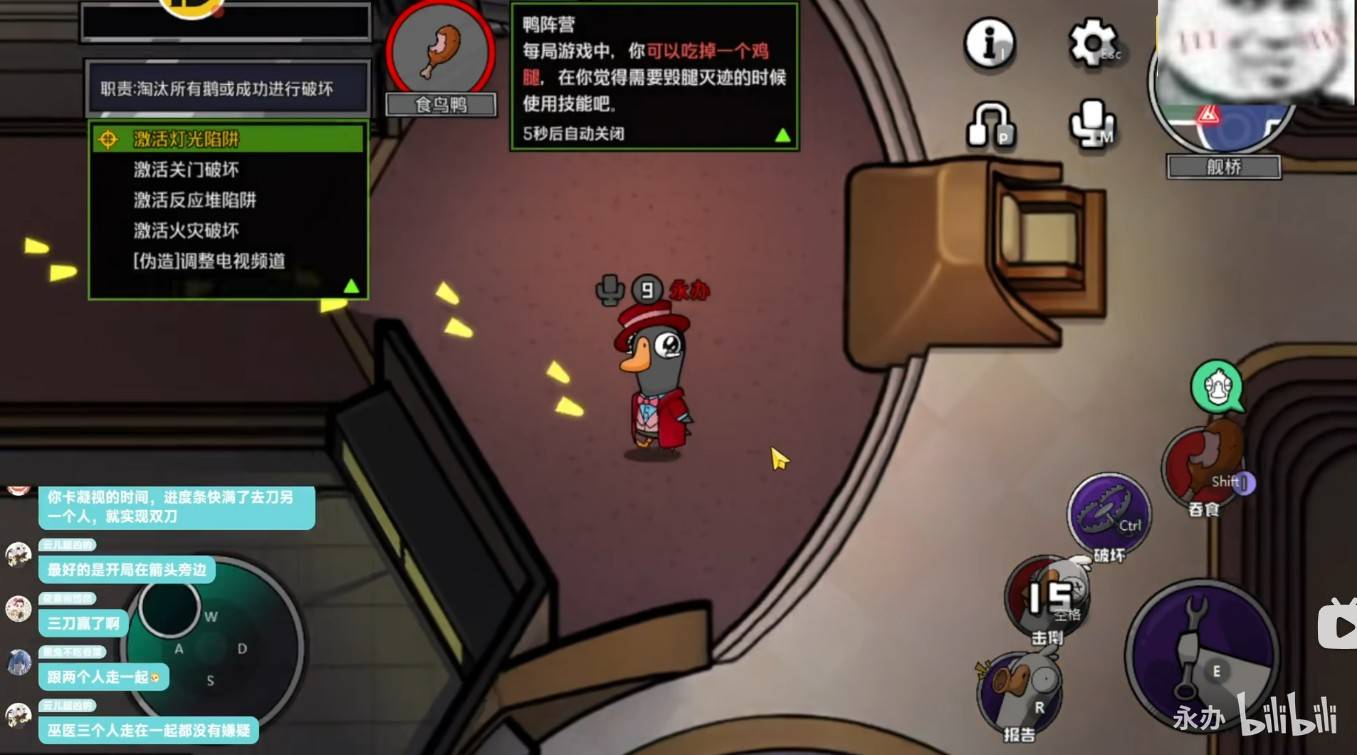Choose 激活关门破坏 in the task list
The image size is (1357, 755).
pyautogui.click(x=187, y=170)
